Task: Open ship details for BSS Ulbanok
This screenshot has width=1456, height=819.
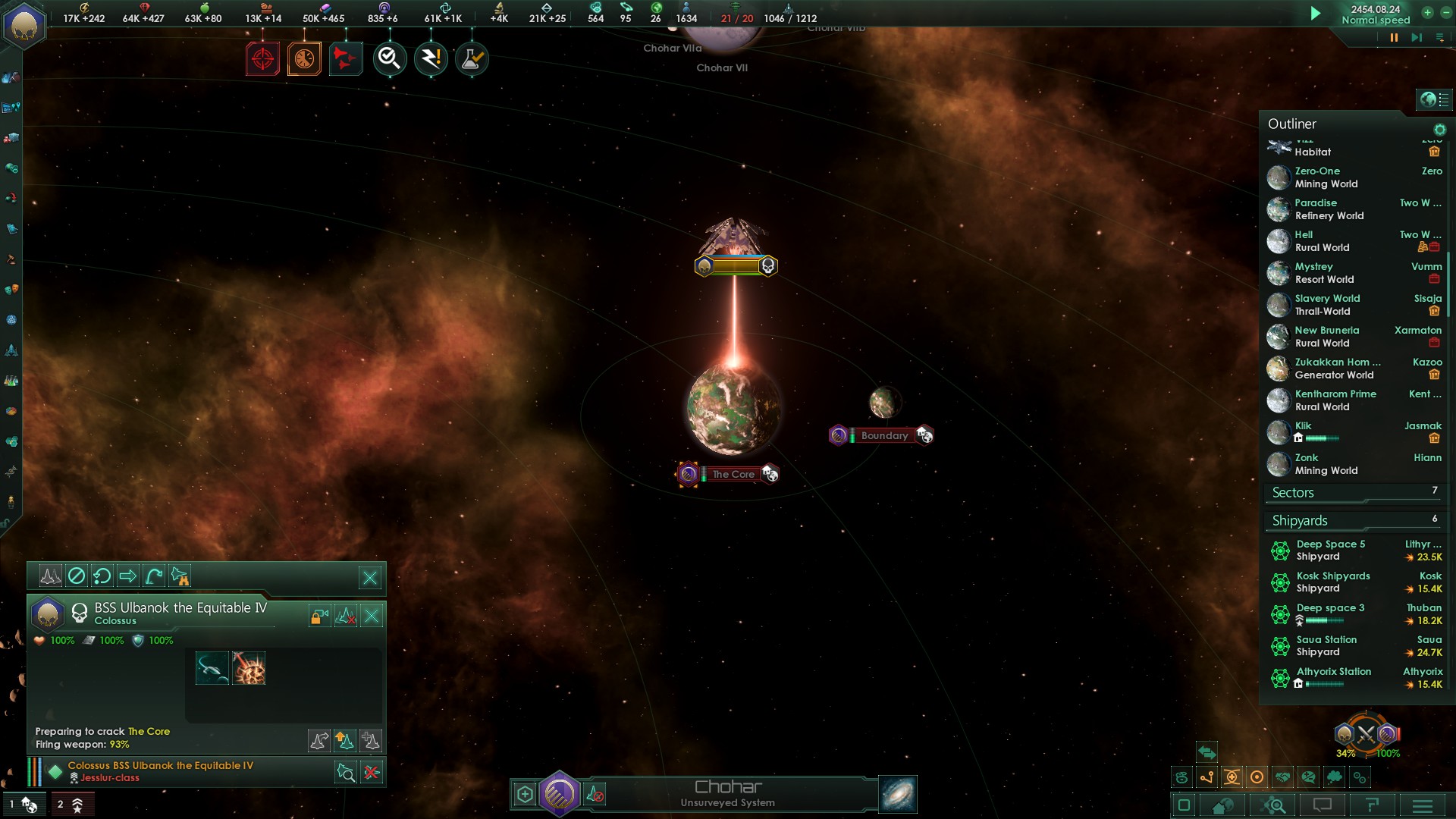Action: pos(346,773)
